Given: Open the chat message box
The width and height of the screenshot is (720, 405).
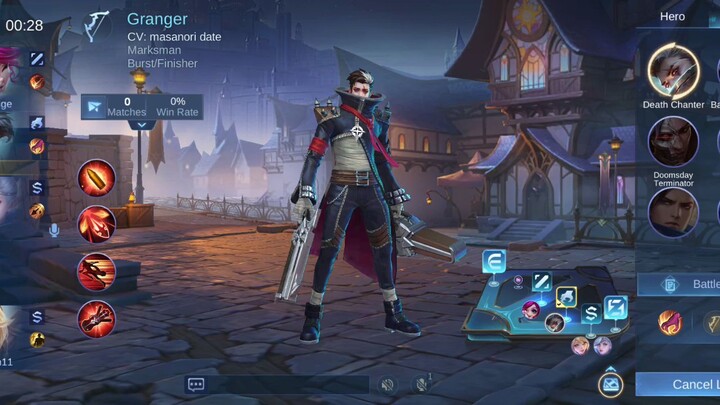Looking at the screenshot, I should point(196,384).
